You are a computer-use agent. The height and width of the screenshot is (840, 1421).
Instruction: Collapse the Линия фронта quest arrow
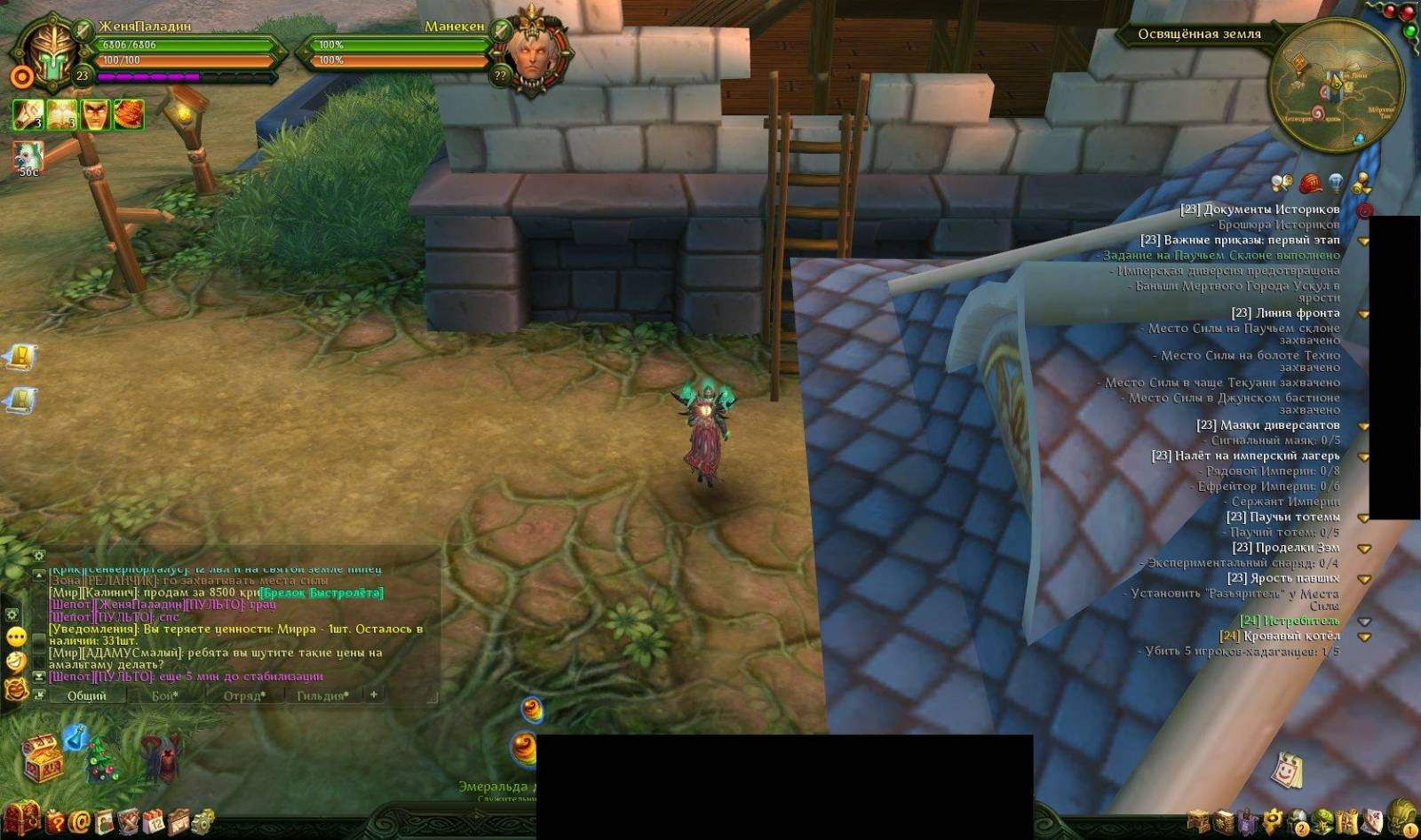click(x=1363, y=313)
